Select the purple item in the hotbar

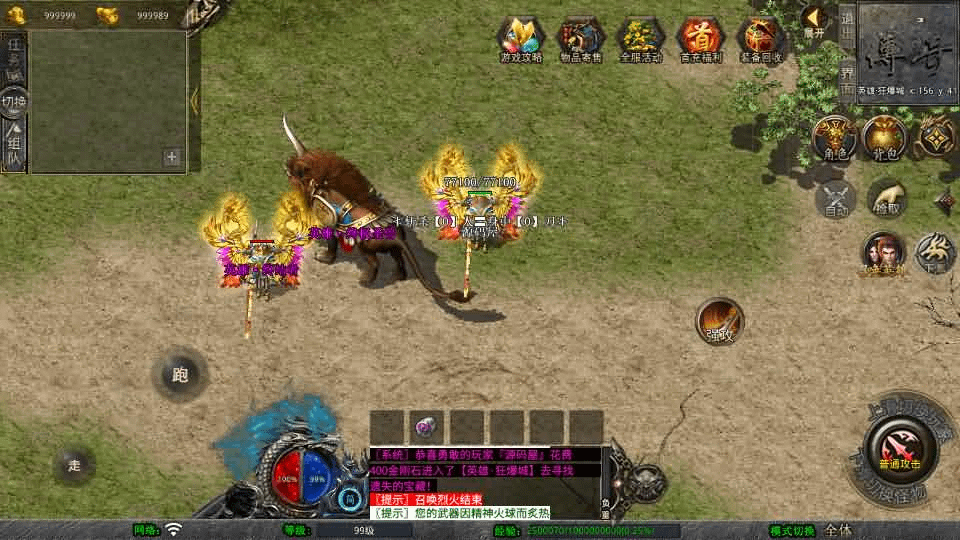(425, 427)
